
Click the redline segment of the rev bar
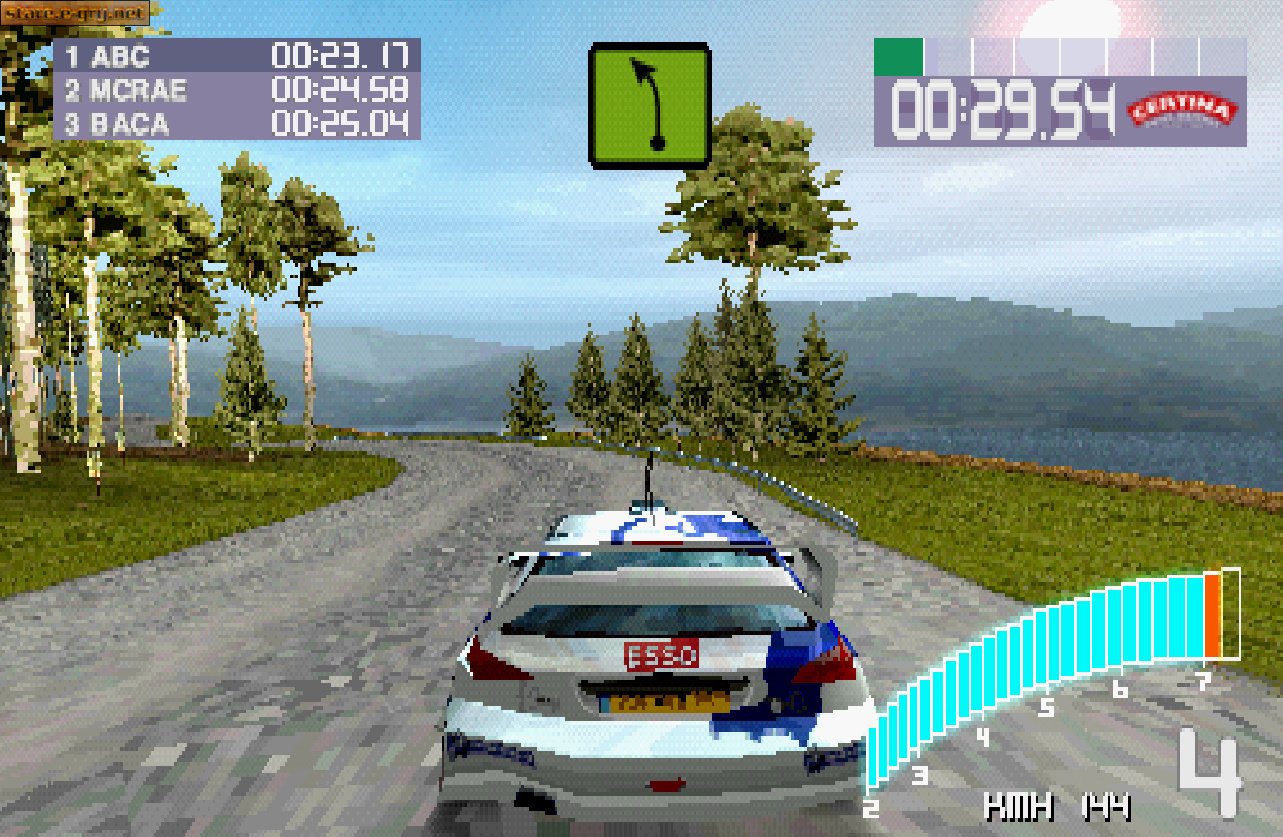tap(1213, 615)
